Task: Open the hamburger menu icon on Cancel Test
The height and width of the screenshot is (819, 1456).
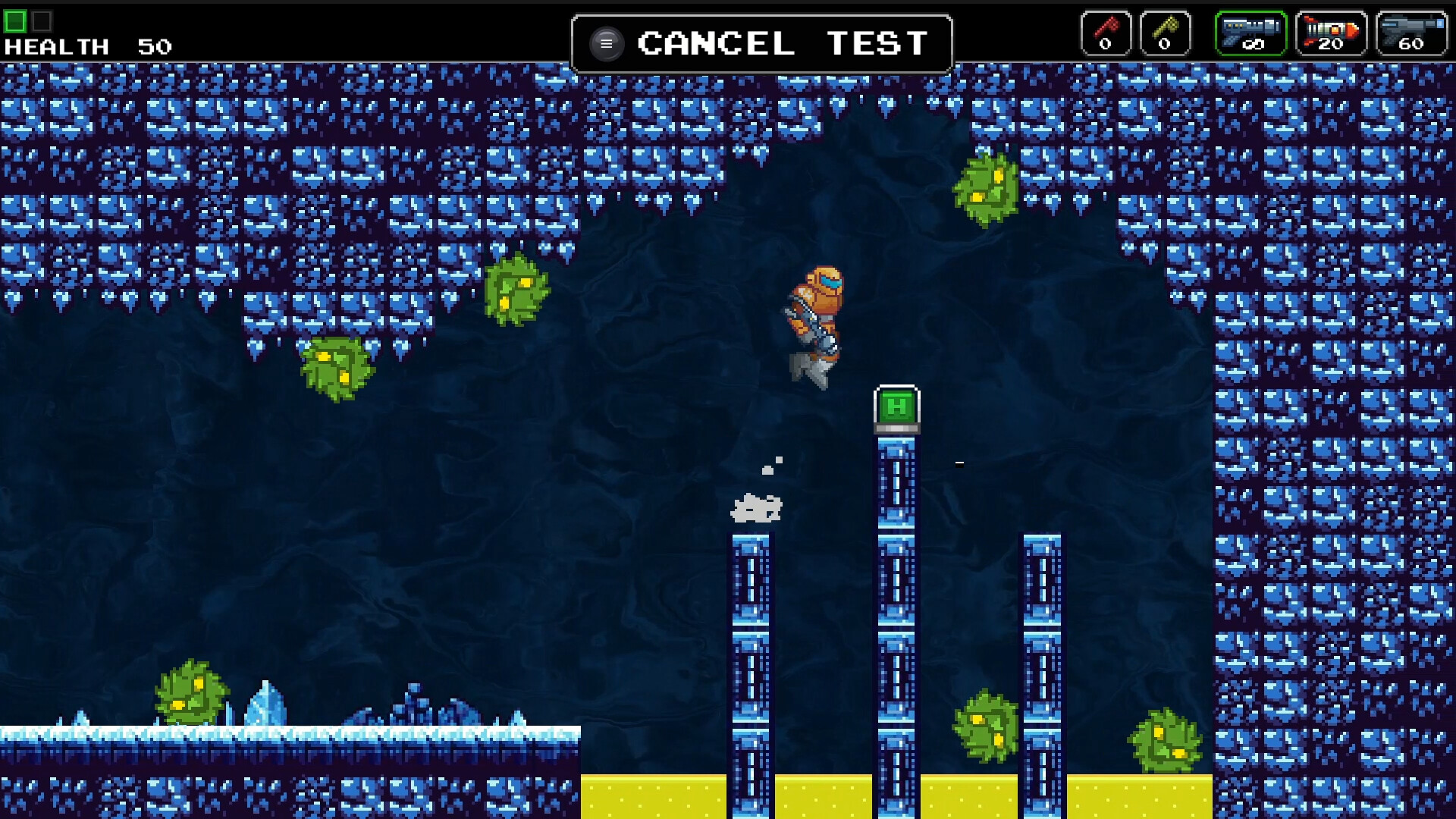Action: [606, 43]
